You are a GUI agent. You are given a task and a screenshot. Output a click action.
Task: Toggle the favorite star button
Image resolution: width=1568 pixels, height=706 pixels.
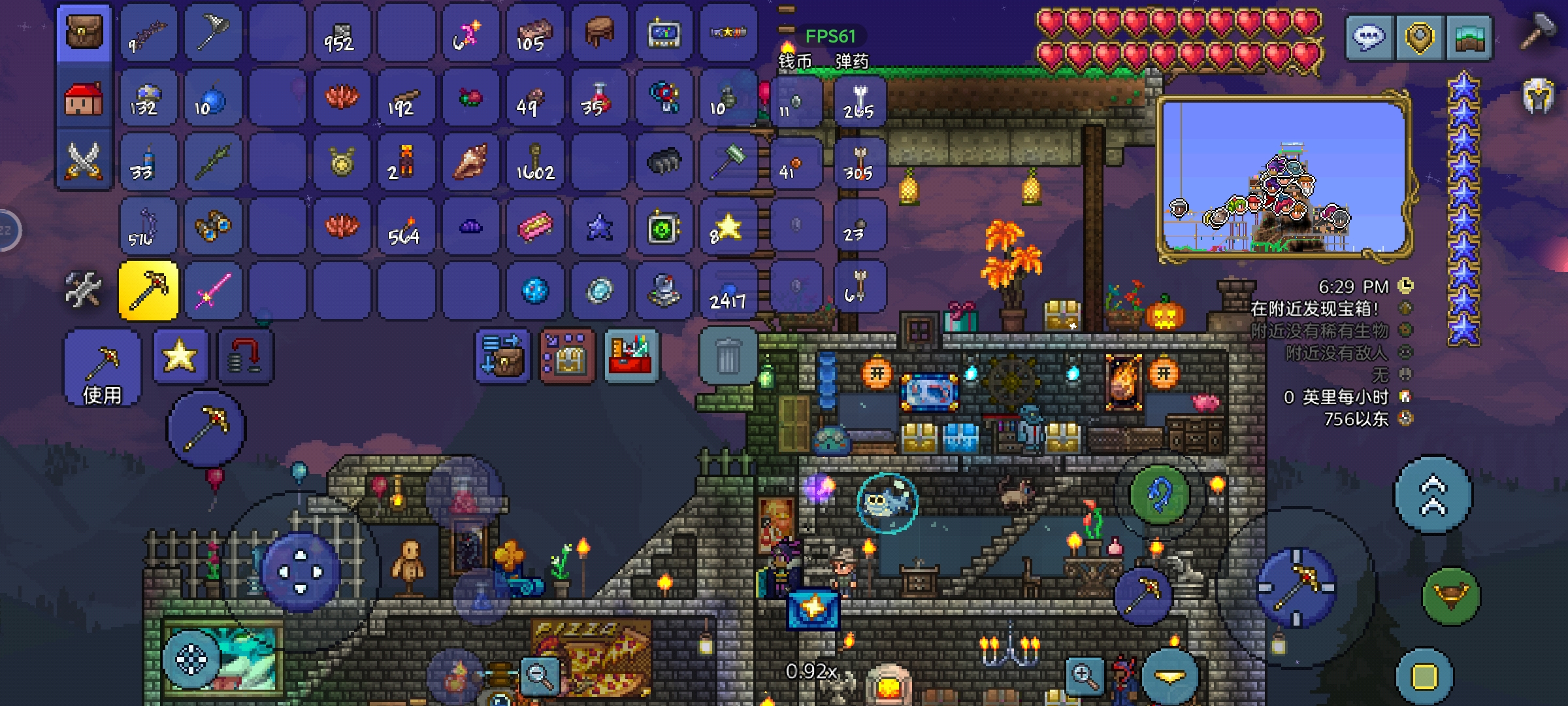(x=180, y=356)
